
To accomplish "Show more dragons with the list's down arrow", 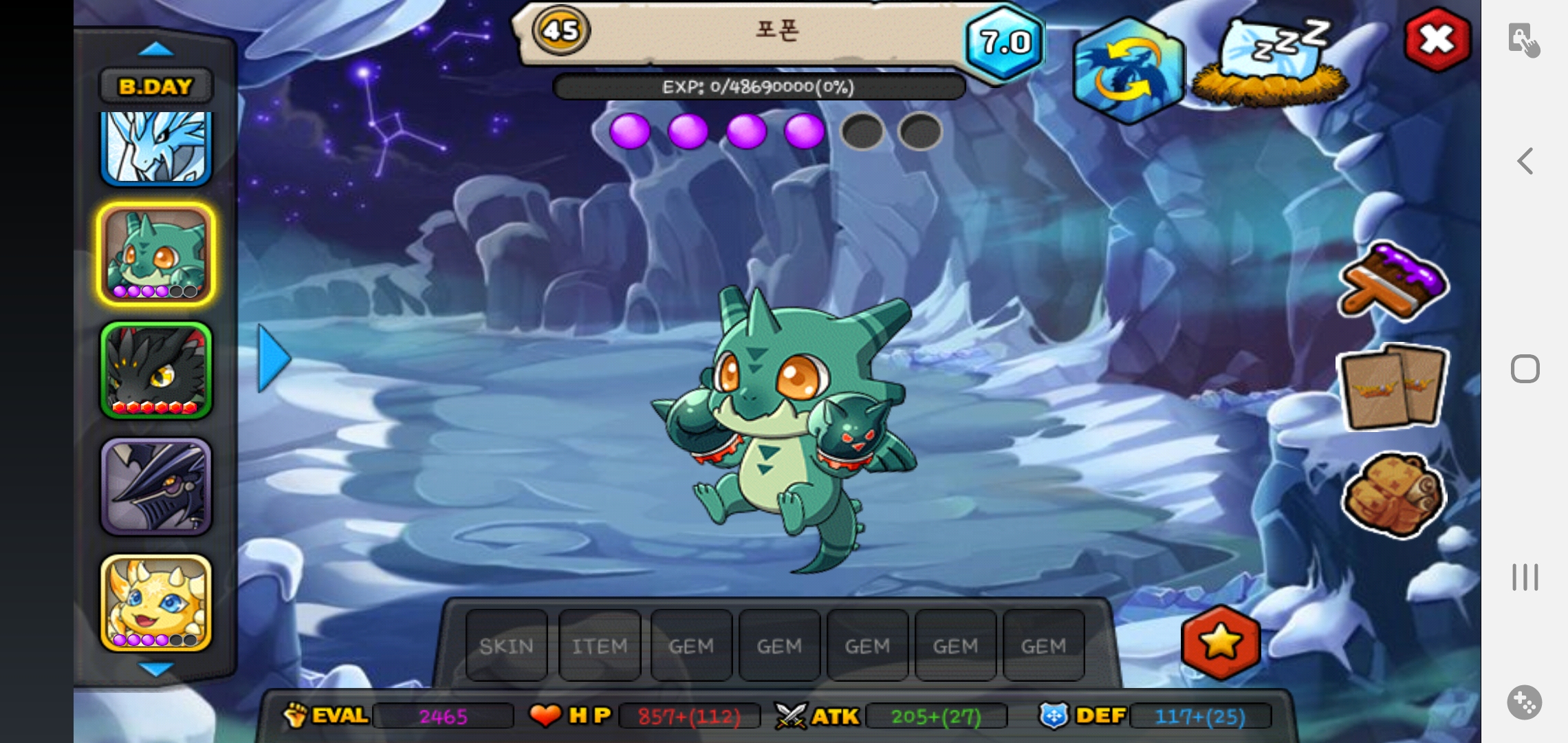I will [156, 668].
